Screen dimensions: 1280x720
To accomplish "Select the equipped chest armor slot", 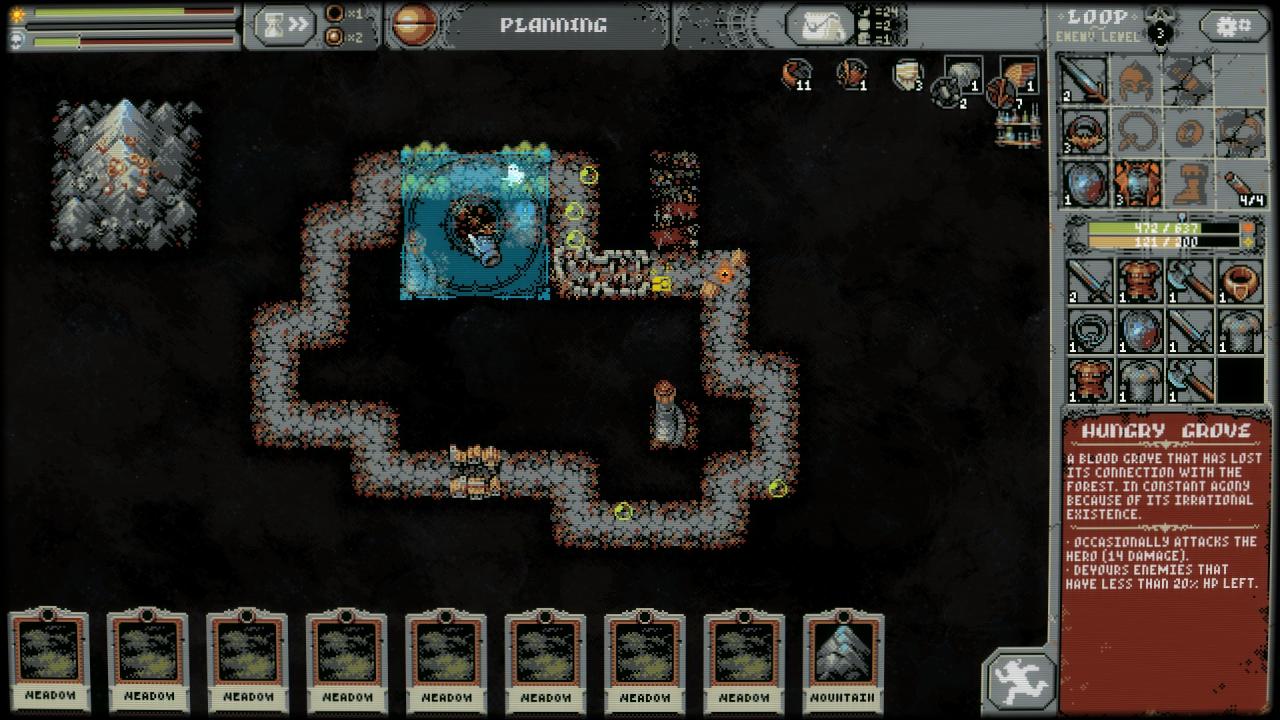I will 1137,183.
